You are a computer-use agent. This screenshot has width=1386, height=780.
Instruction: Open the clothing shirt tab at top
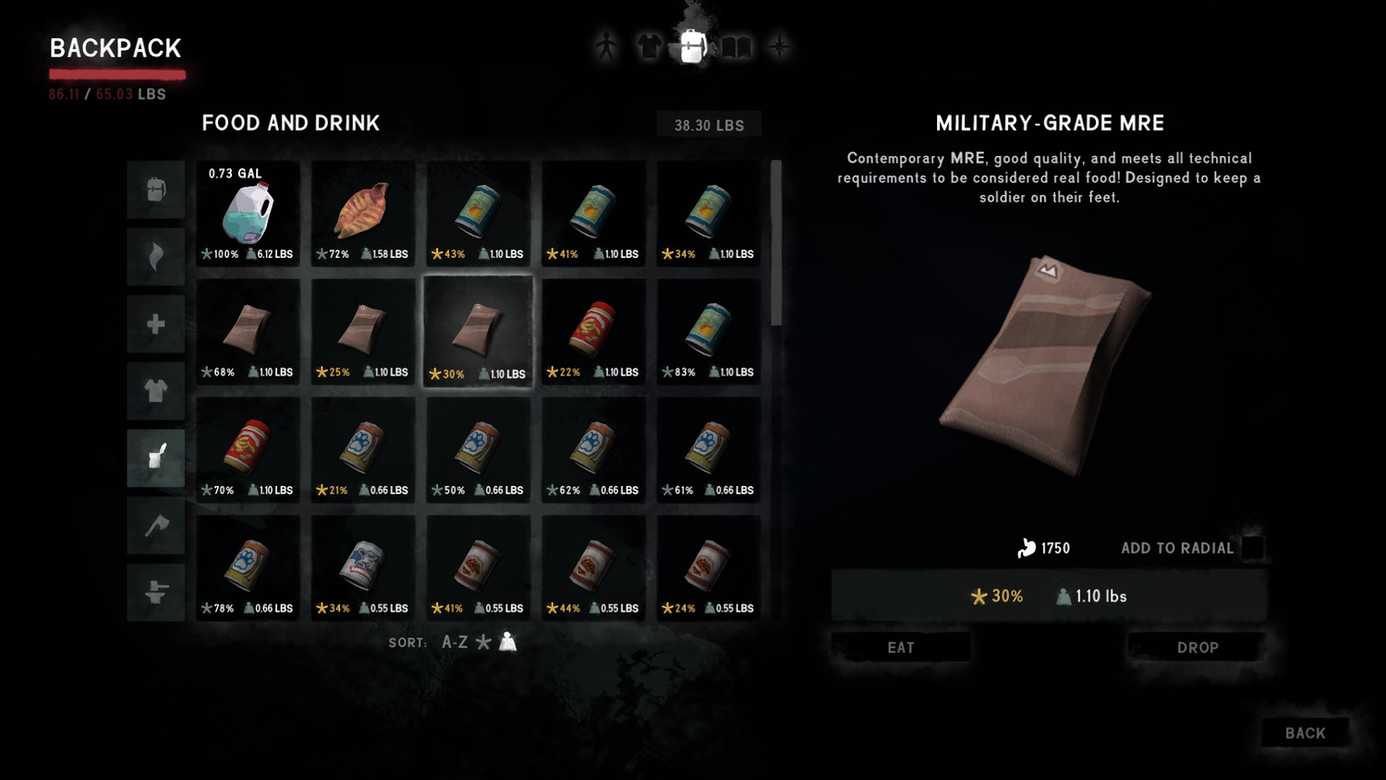pos(649,46)
